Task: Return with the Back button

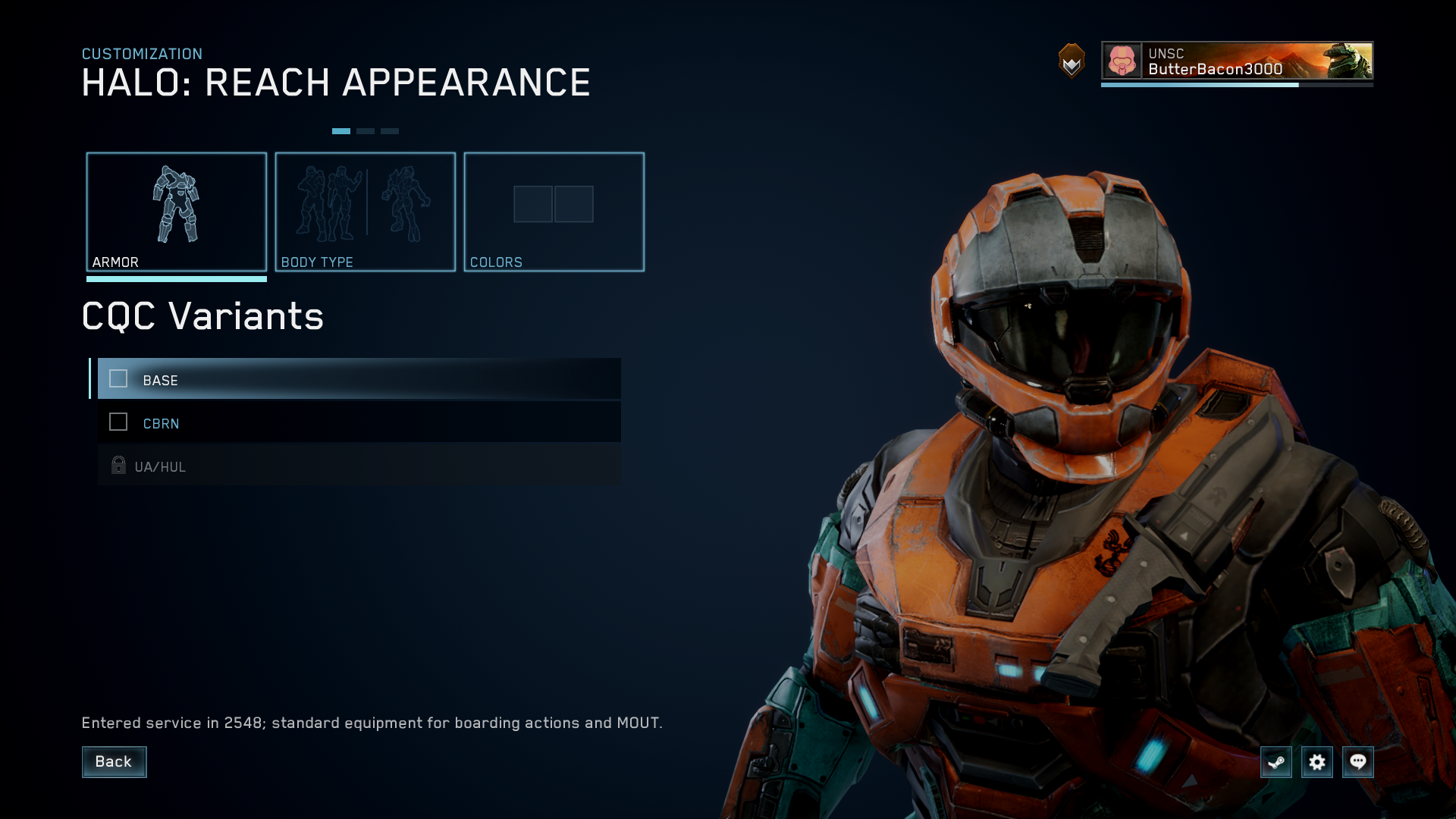Action: click(x=114, y=761)
